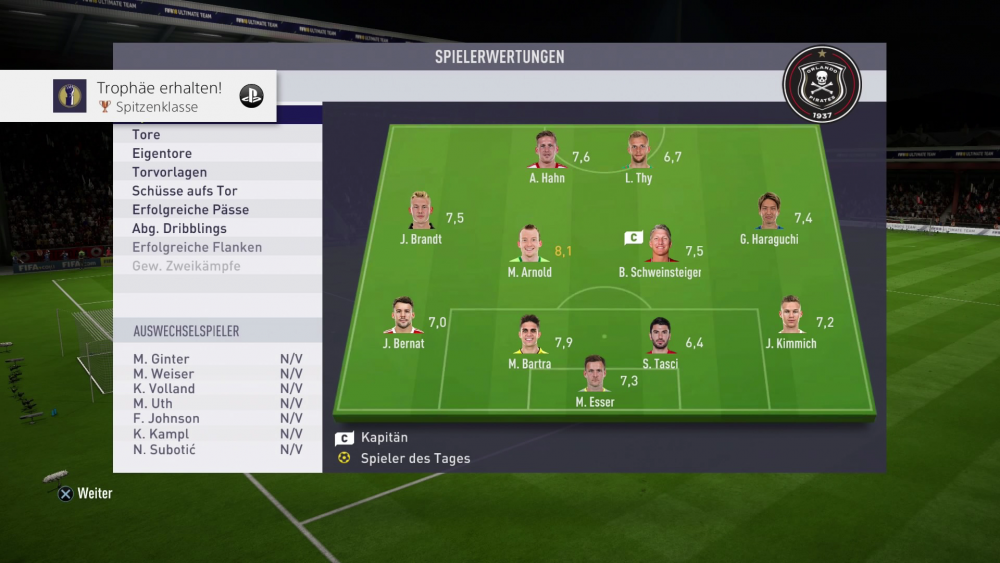Viewport: 1000px width, 563px height.
Task: Select the Tore stat row
Action: 218,135
